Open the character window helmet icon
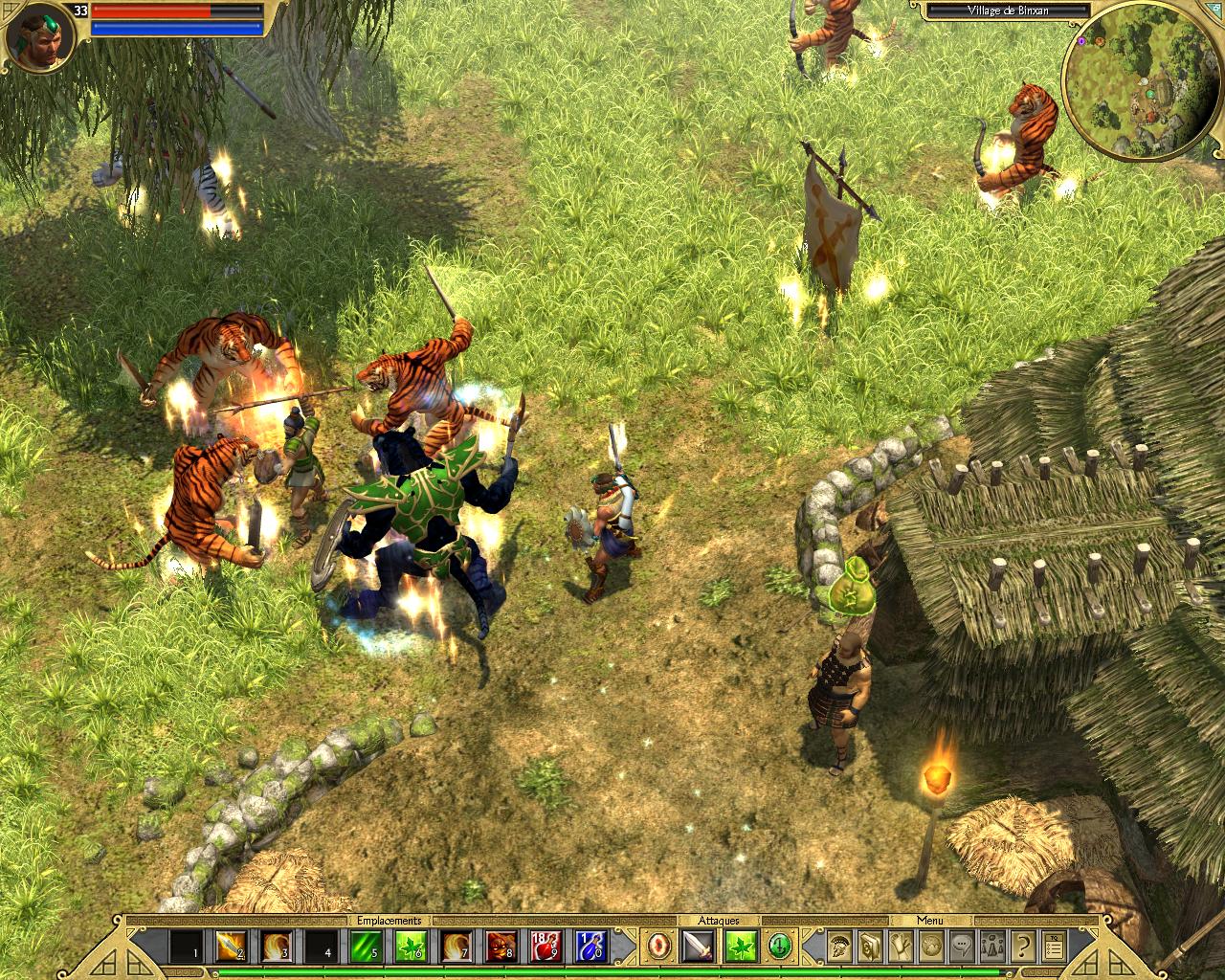 [840, 947]
